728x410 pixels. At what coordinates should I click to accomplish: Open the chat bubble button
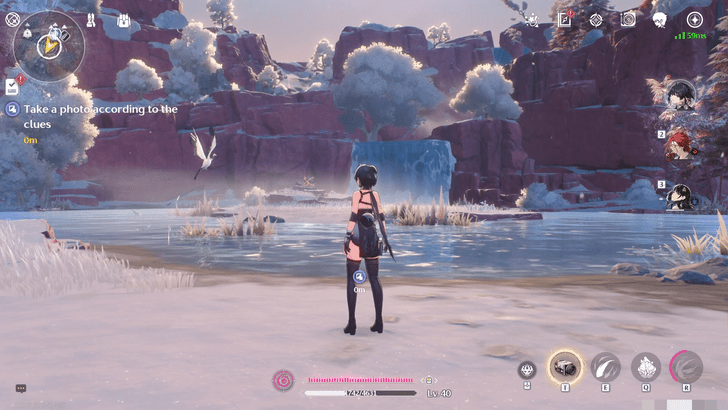(20, 388)
